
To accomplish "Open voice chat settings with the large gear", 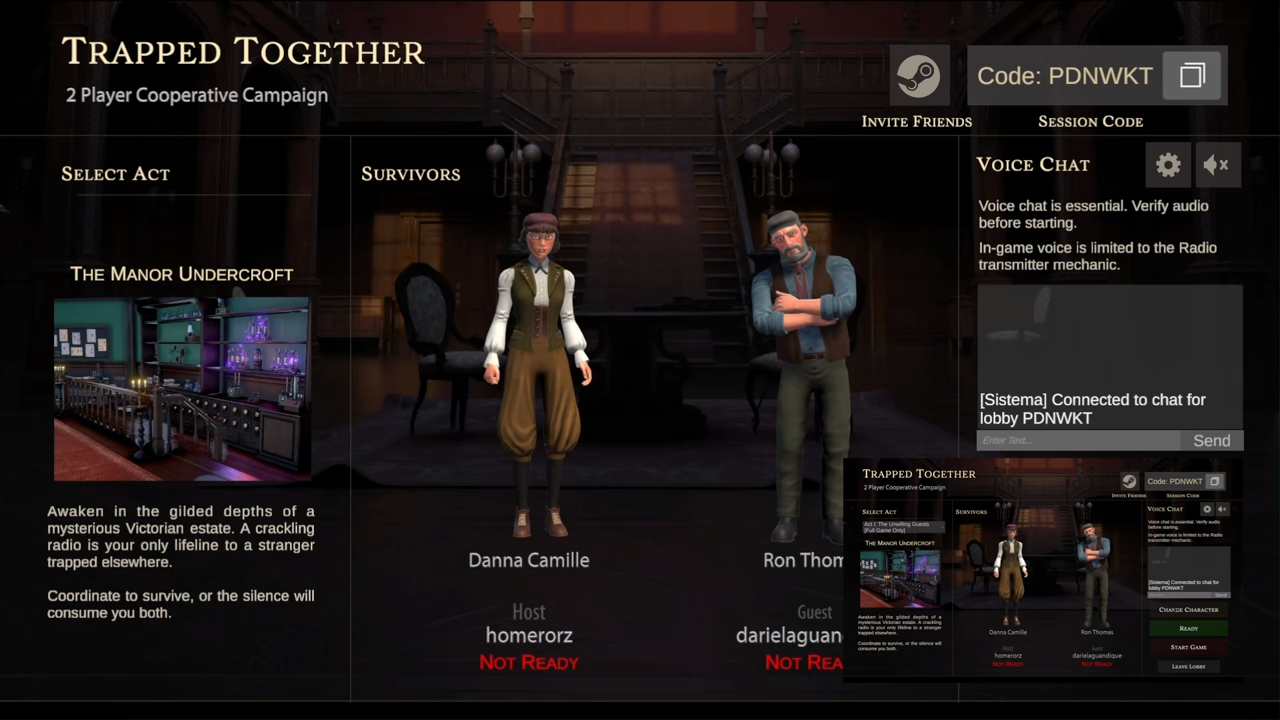I will coord(1168,165).
